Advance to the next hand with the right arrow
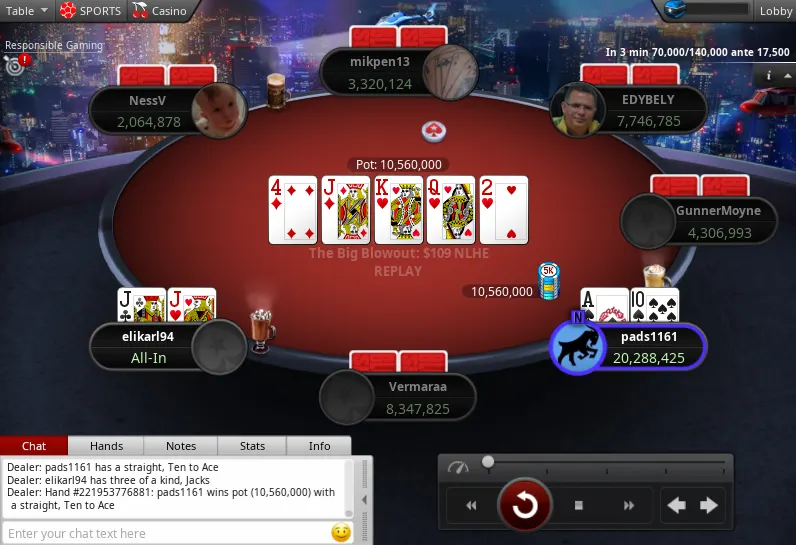Image resolution: width=796 pixels, height=545 pixels. click(x=709, y=506)
